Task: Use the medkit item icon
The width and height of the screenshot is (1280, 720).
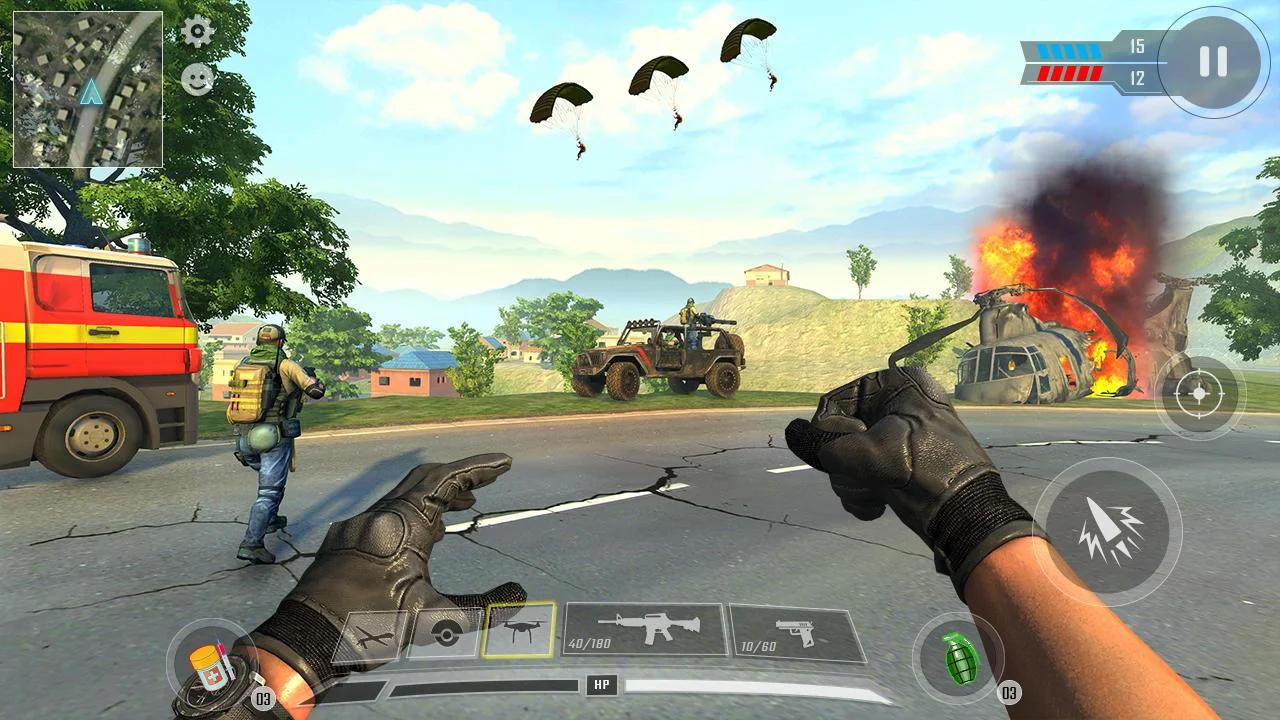Action: pyautogui.click(x=212, y=659)
